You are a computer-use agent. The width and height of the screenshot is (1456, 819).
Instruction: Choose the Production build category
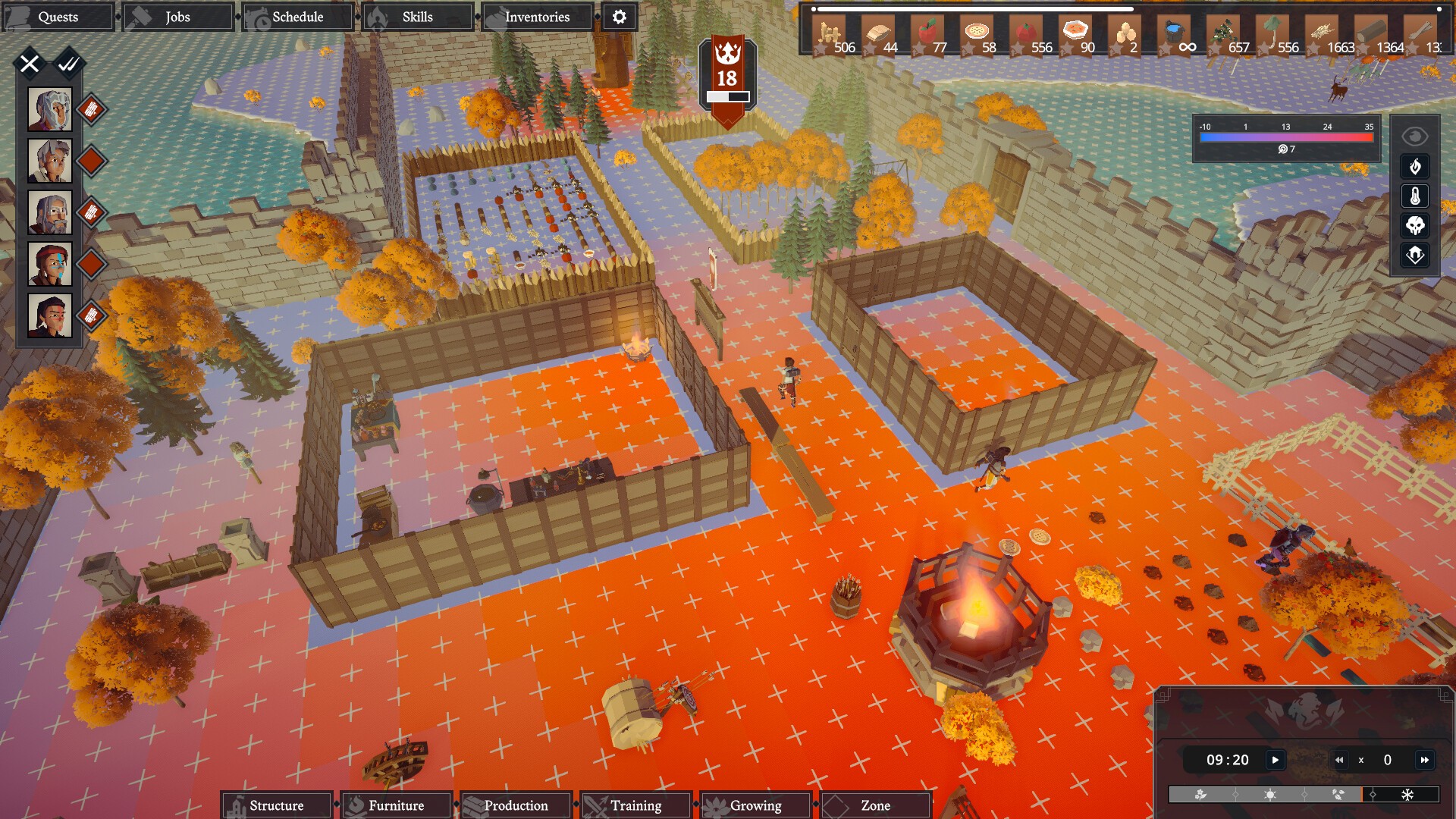(516, 805)
